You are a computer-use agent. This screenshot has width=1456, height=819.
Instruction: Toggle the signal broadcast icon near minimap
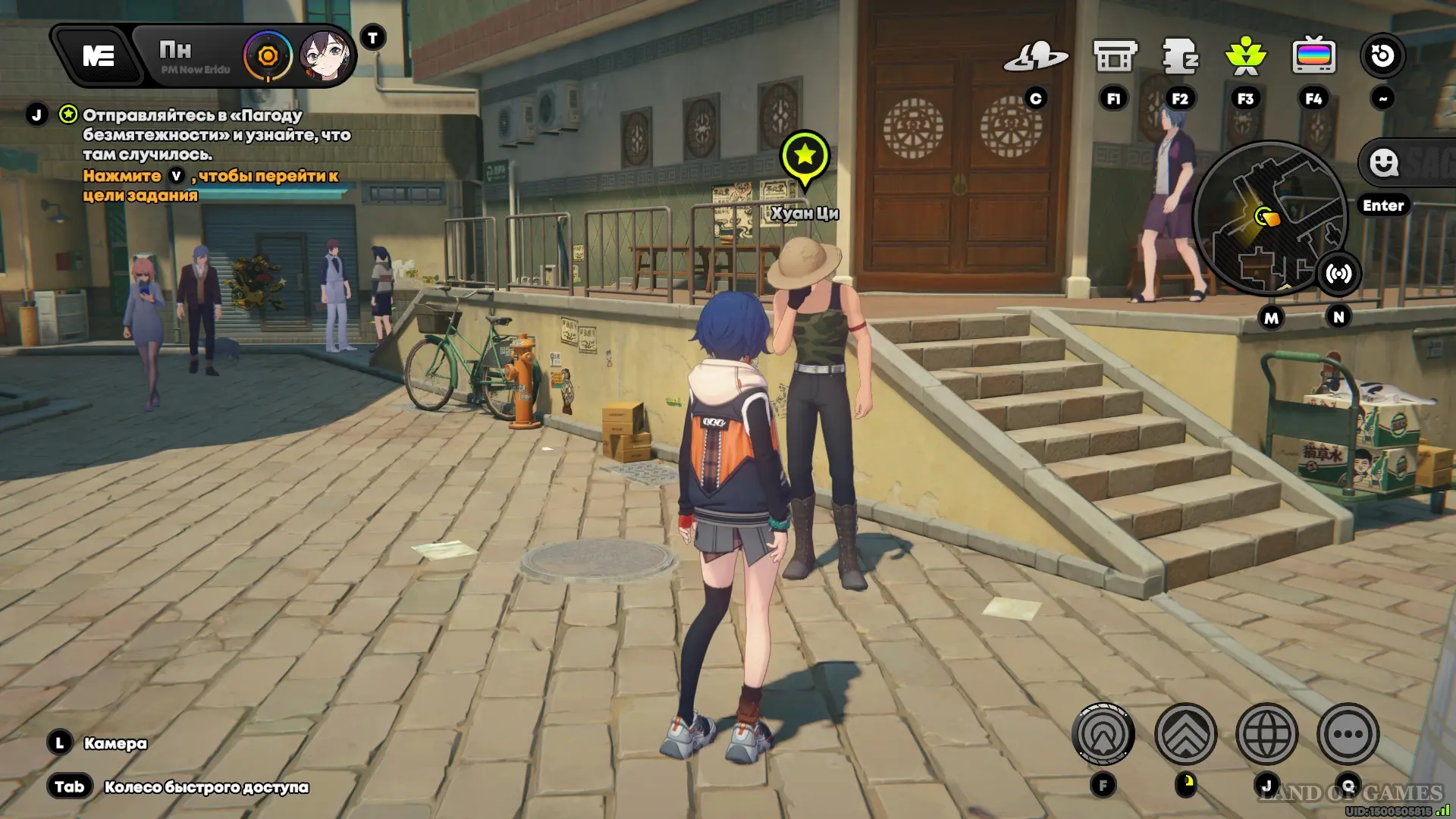[x=1338, y=274]
